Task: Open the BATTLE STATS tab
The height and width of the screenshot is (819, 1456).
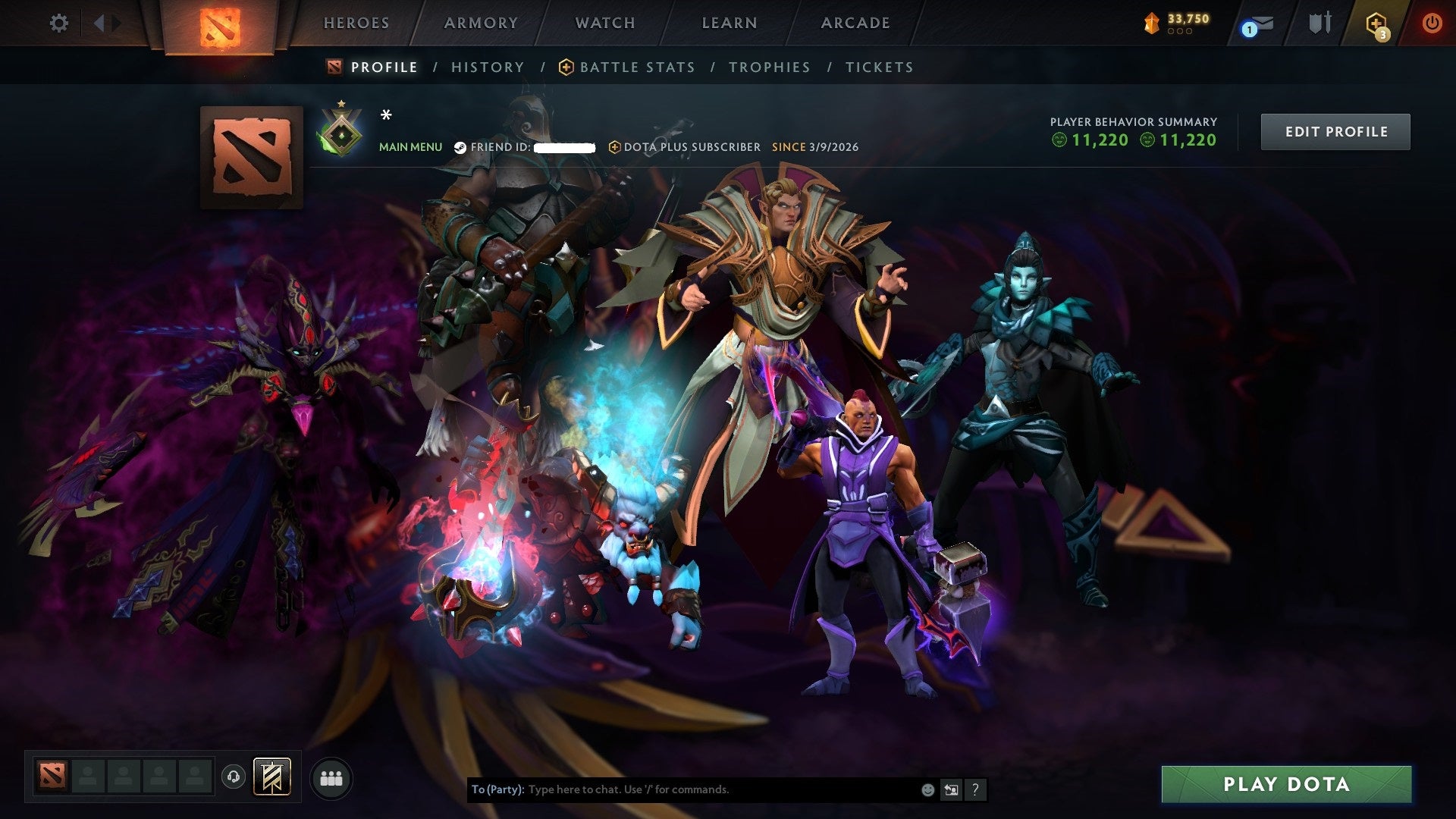Action: (635, 67)
